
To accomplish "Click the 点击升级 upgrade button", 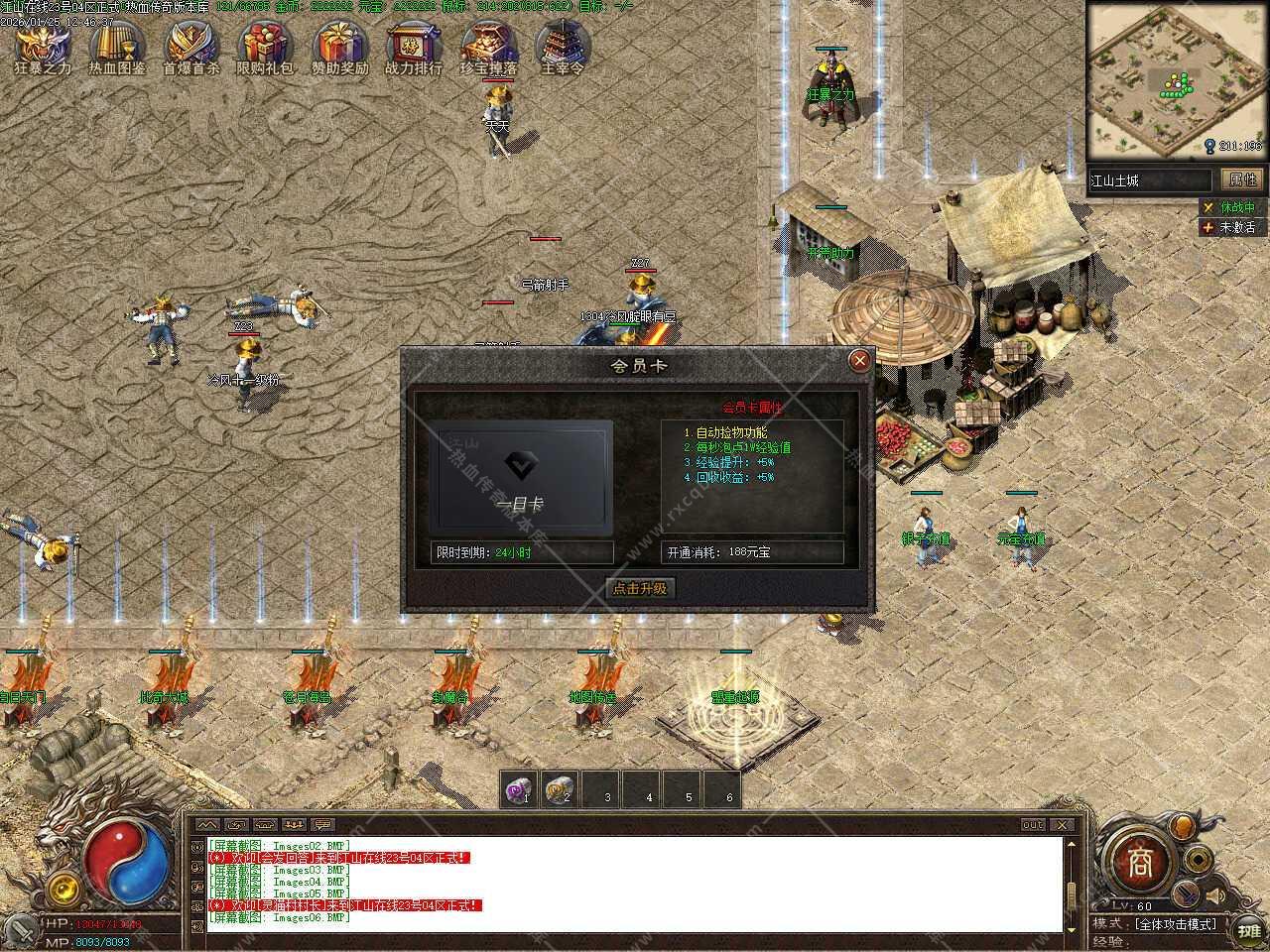I will (x=639, y=588).
